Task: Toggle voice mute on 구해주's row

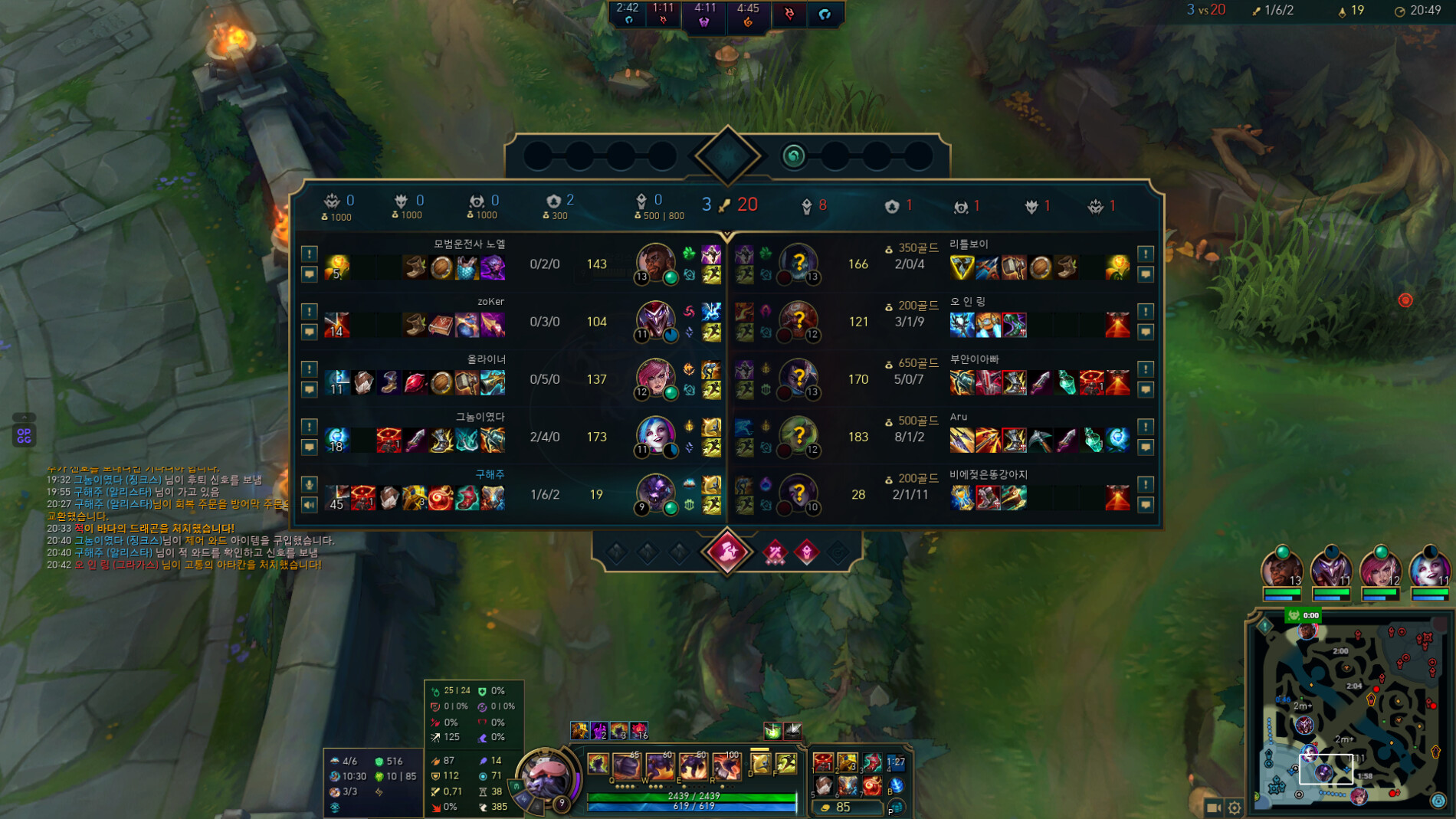Action: [x=309, y=505]
